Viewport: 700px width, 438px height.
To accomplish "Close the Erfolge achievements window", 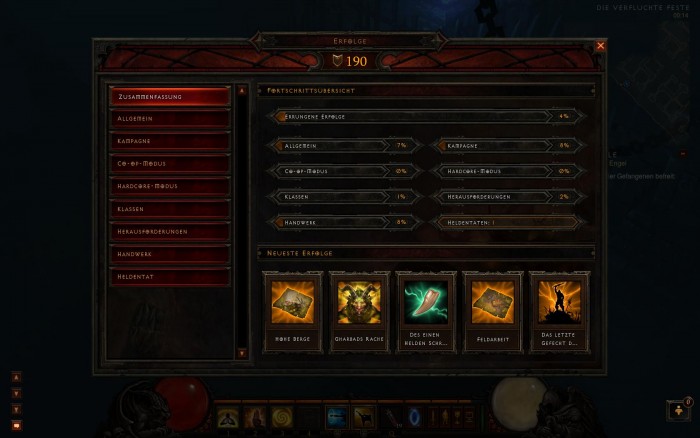I will (600, 45).
